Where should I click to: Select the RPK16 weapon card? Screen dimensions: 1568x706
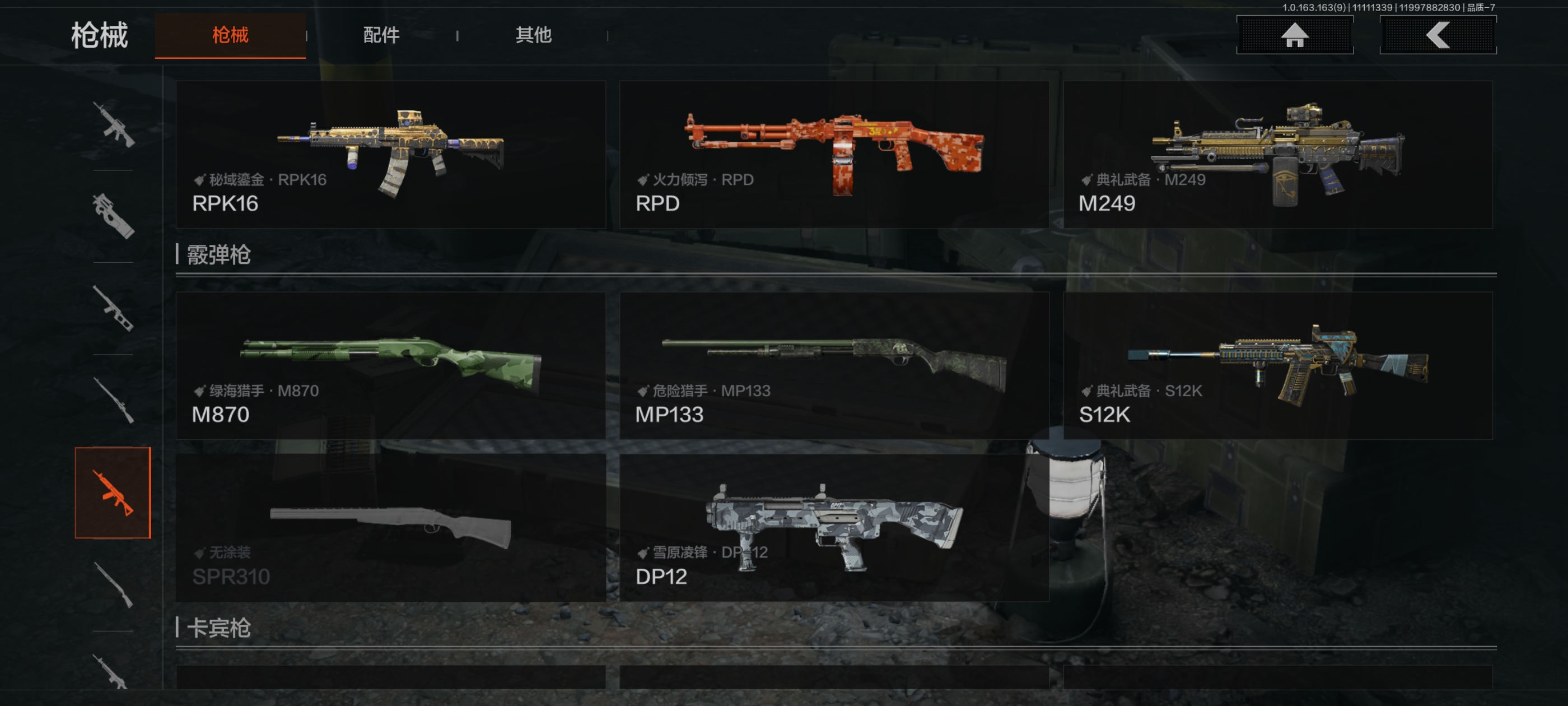click(390, 155)
